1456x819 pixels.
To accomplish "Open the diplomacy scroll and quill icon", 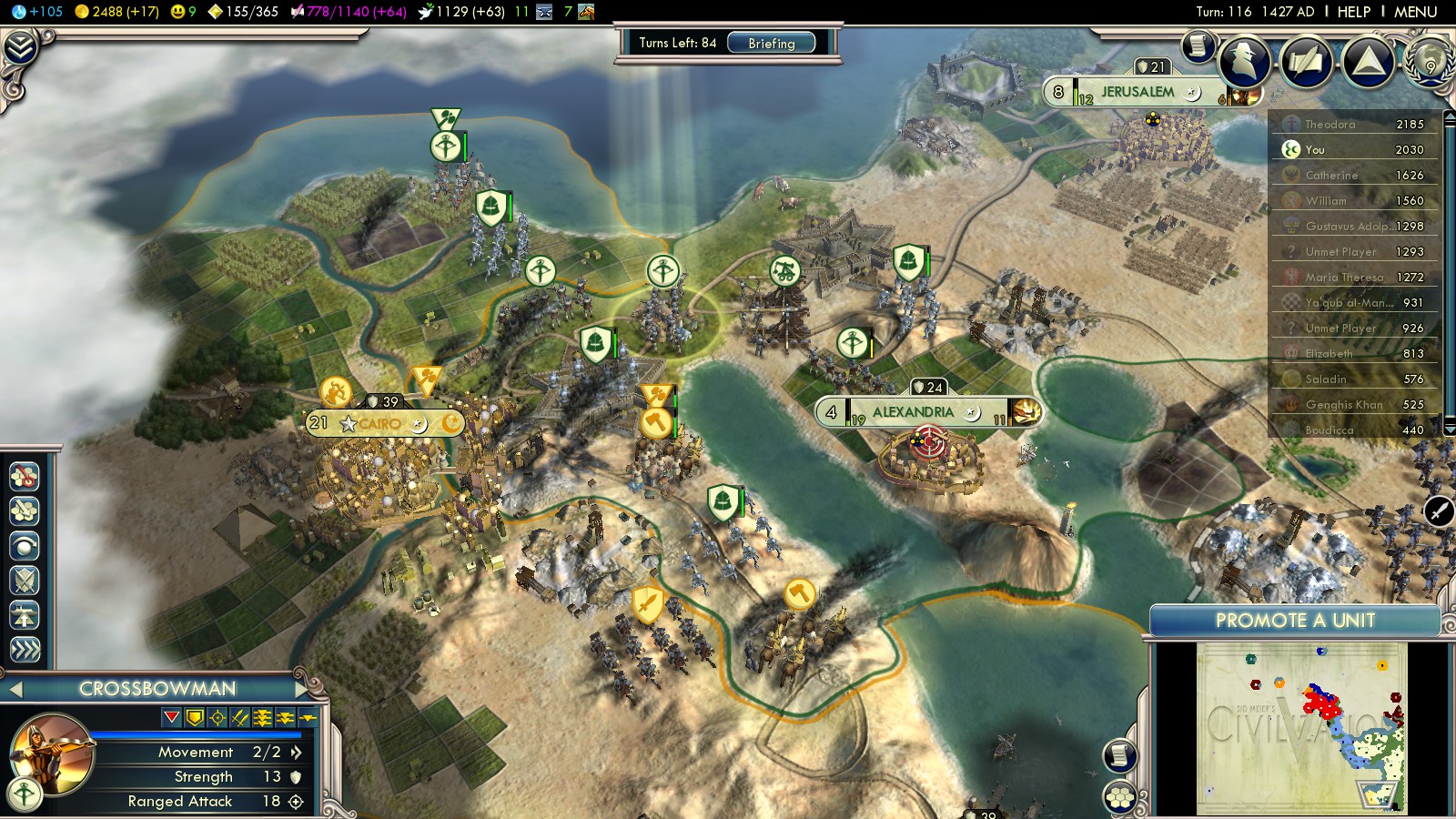I will pyautogui.click(x=1306, y=62).
